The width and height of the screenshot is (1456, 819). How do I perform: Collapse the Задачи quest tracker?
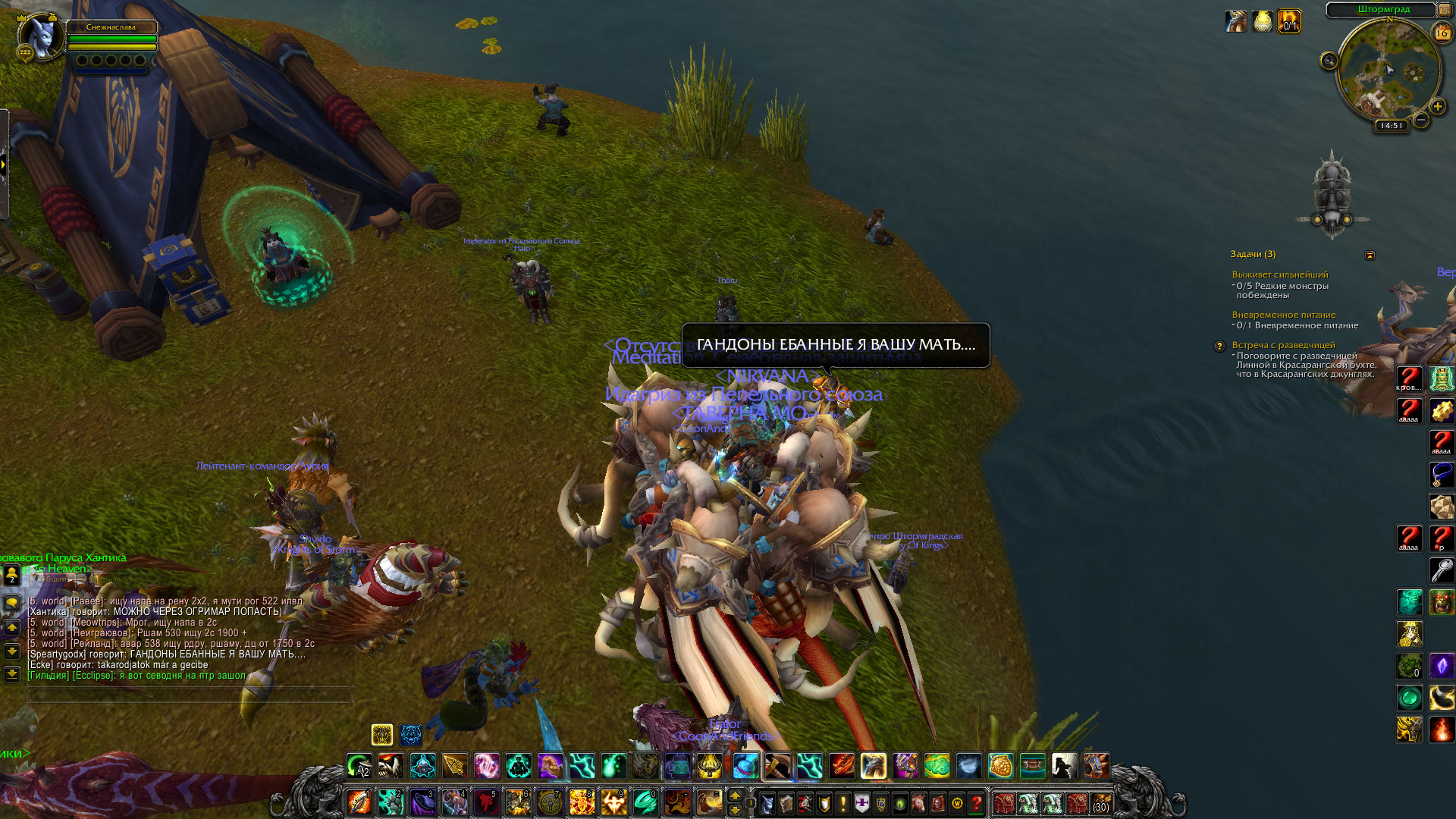tap(1370, 256)
